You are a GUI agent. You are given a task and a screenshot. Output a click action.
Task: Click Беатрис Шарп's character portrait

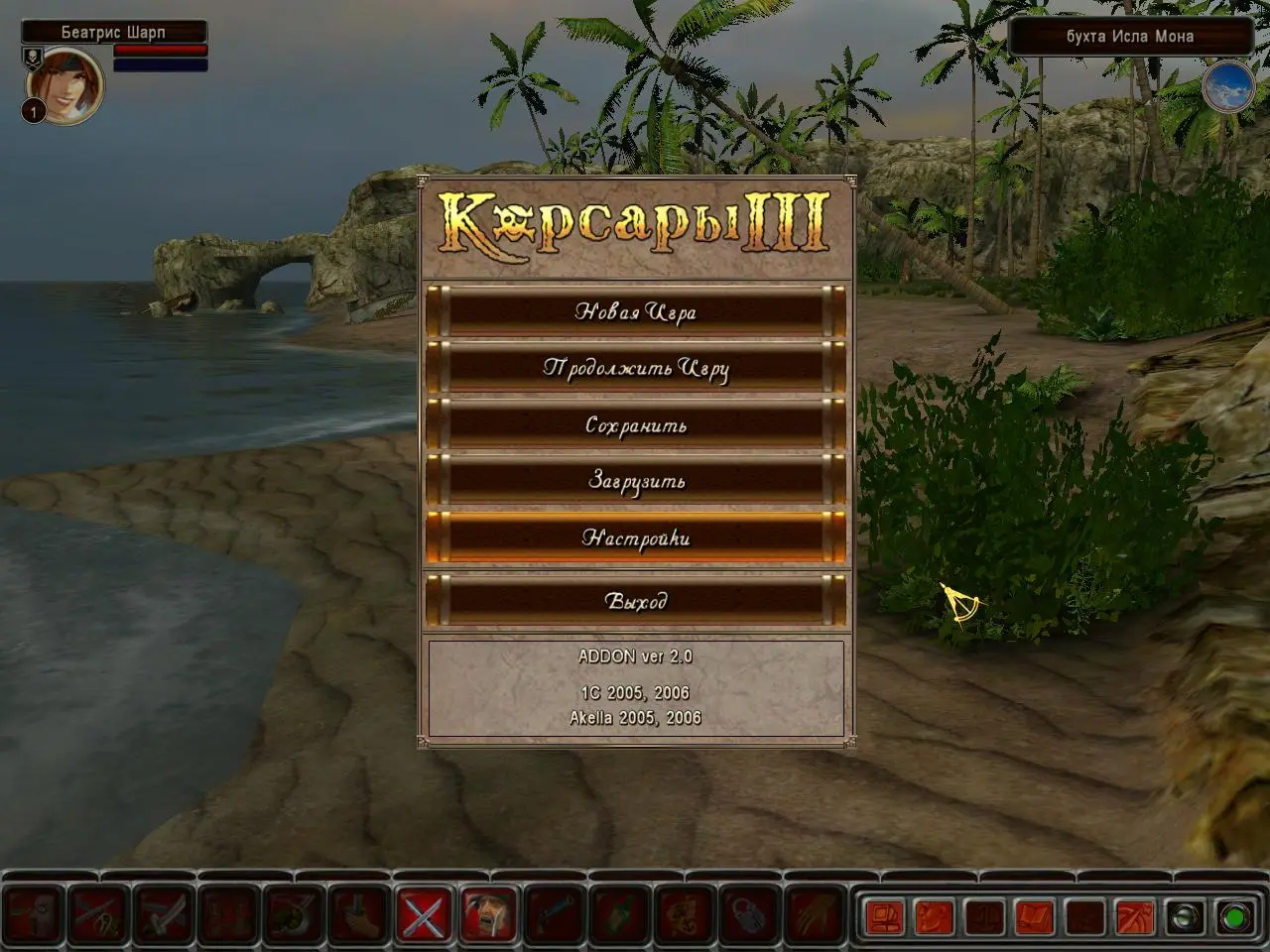coord(64,84)
